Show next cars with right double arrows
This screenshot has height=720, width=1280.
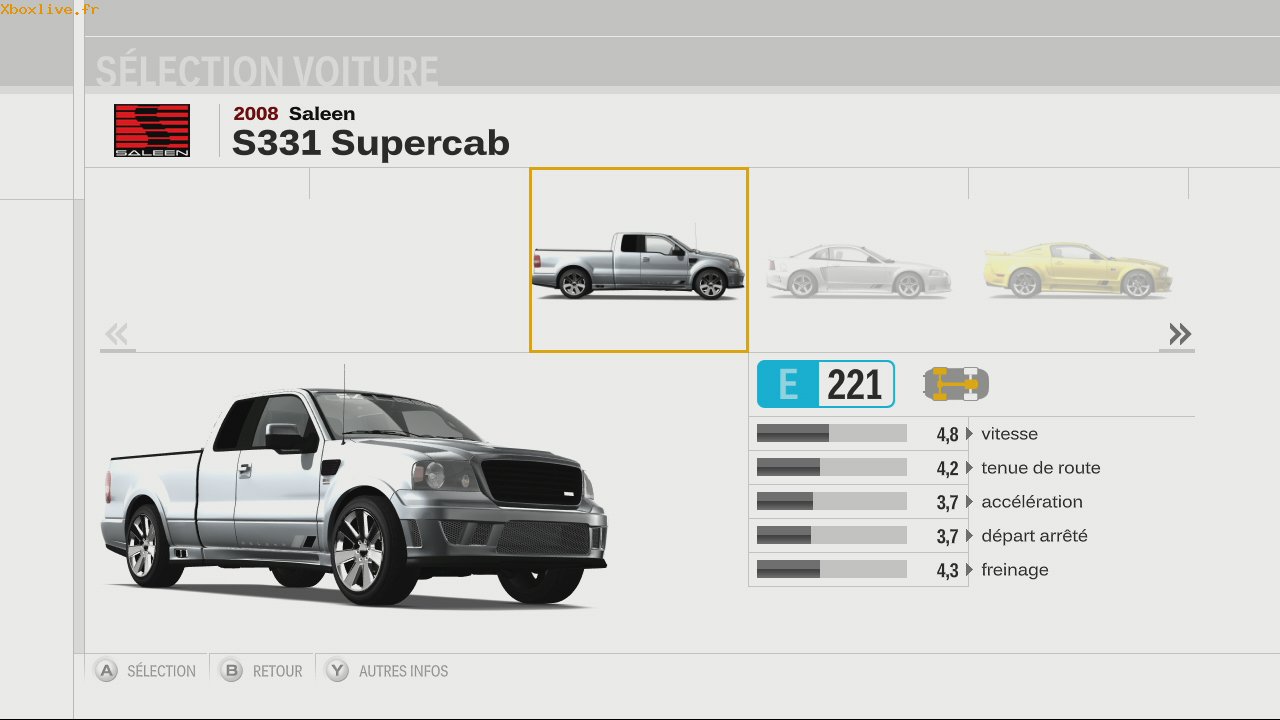coord(1179,334)
